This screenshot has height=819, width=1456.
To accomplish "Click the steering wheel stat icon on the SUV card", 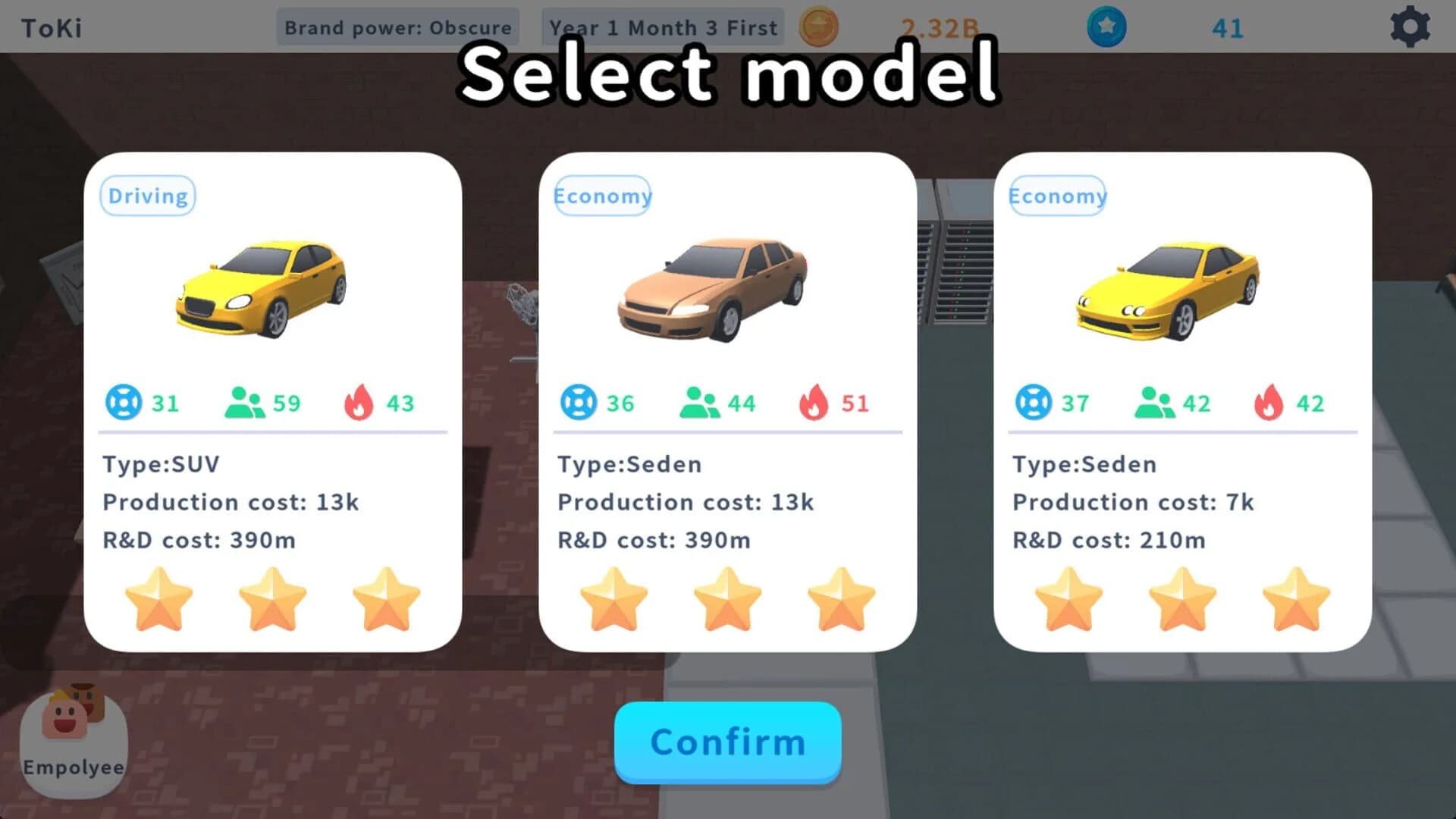I will 125,403.
